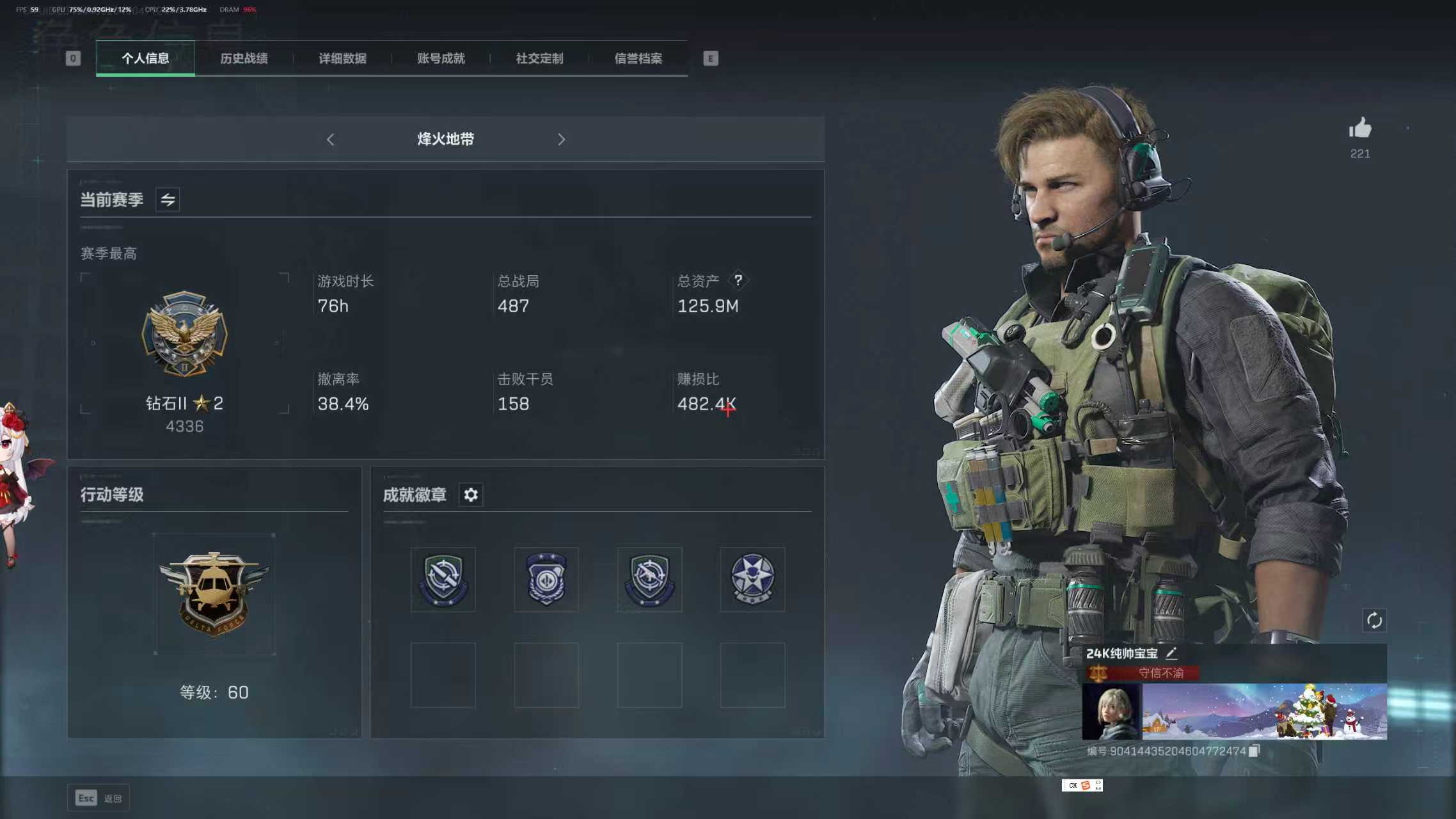Give a thumbs-up like to this profile
1456x819 pixels.
tap(1360, 129)
